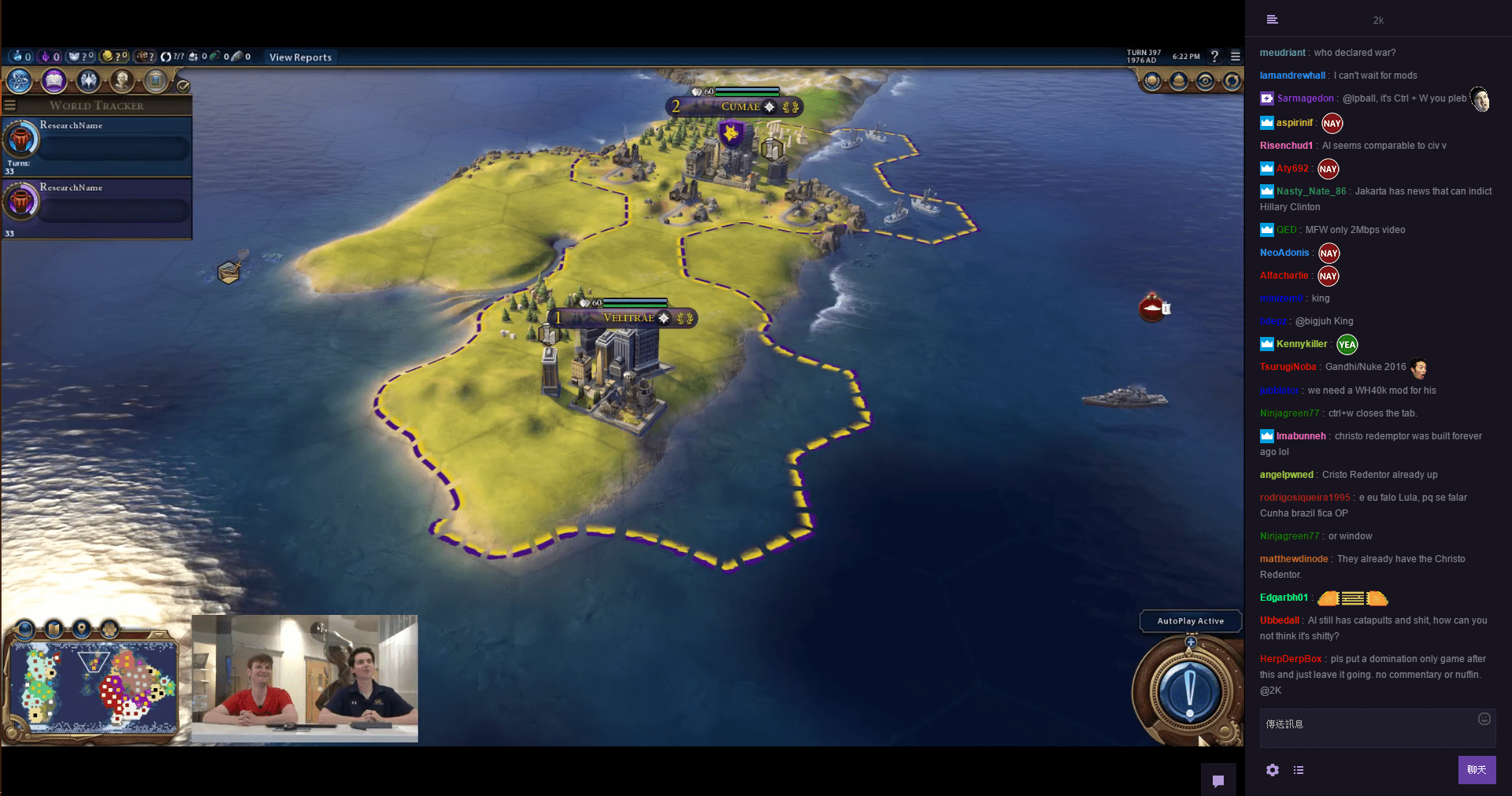Screen dimensions: 1512x796
Task: Open the civics tree book icon
Action: [x=54, y=80]
